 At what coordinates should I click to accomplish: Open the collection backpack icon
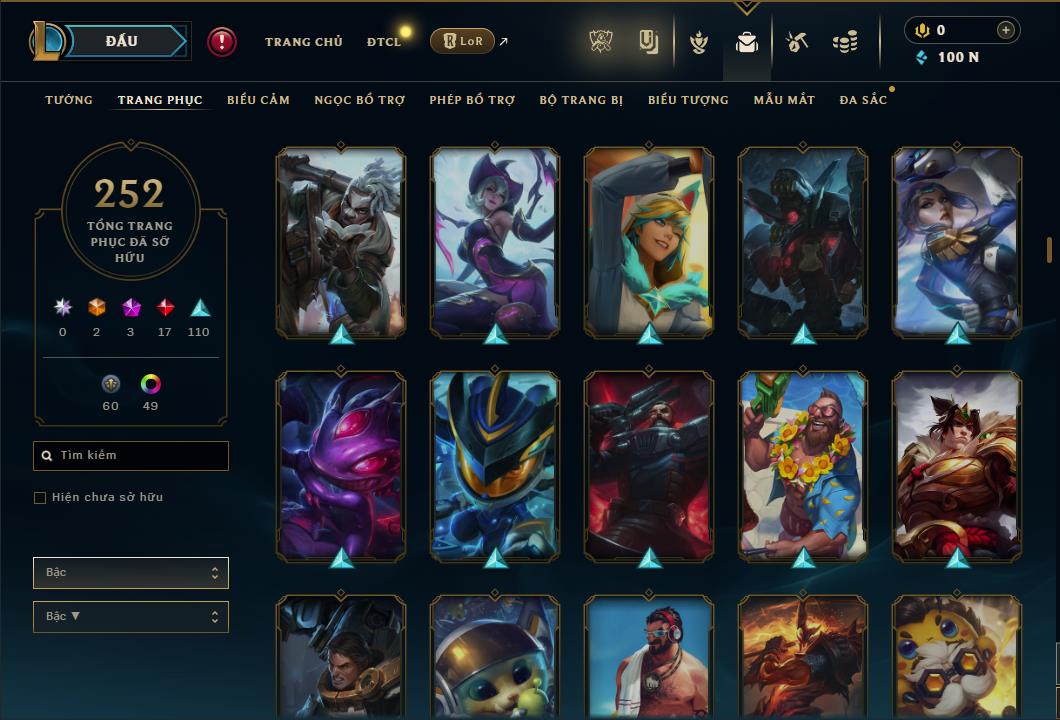pyautogui.click(x=746, y=42)
